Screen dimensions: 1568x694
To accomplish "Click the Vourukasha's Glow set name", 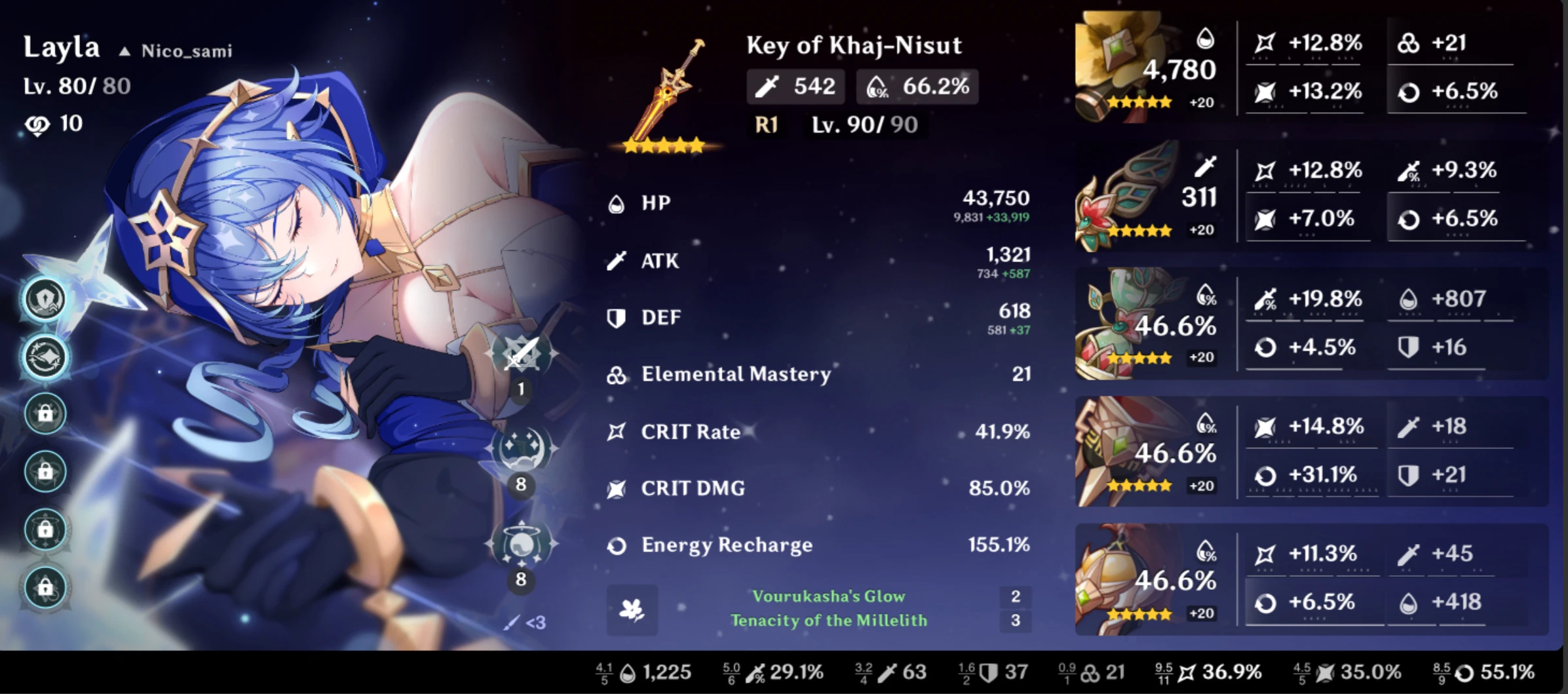I will [830, 596].
